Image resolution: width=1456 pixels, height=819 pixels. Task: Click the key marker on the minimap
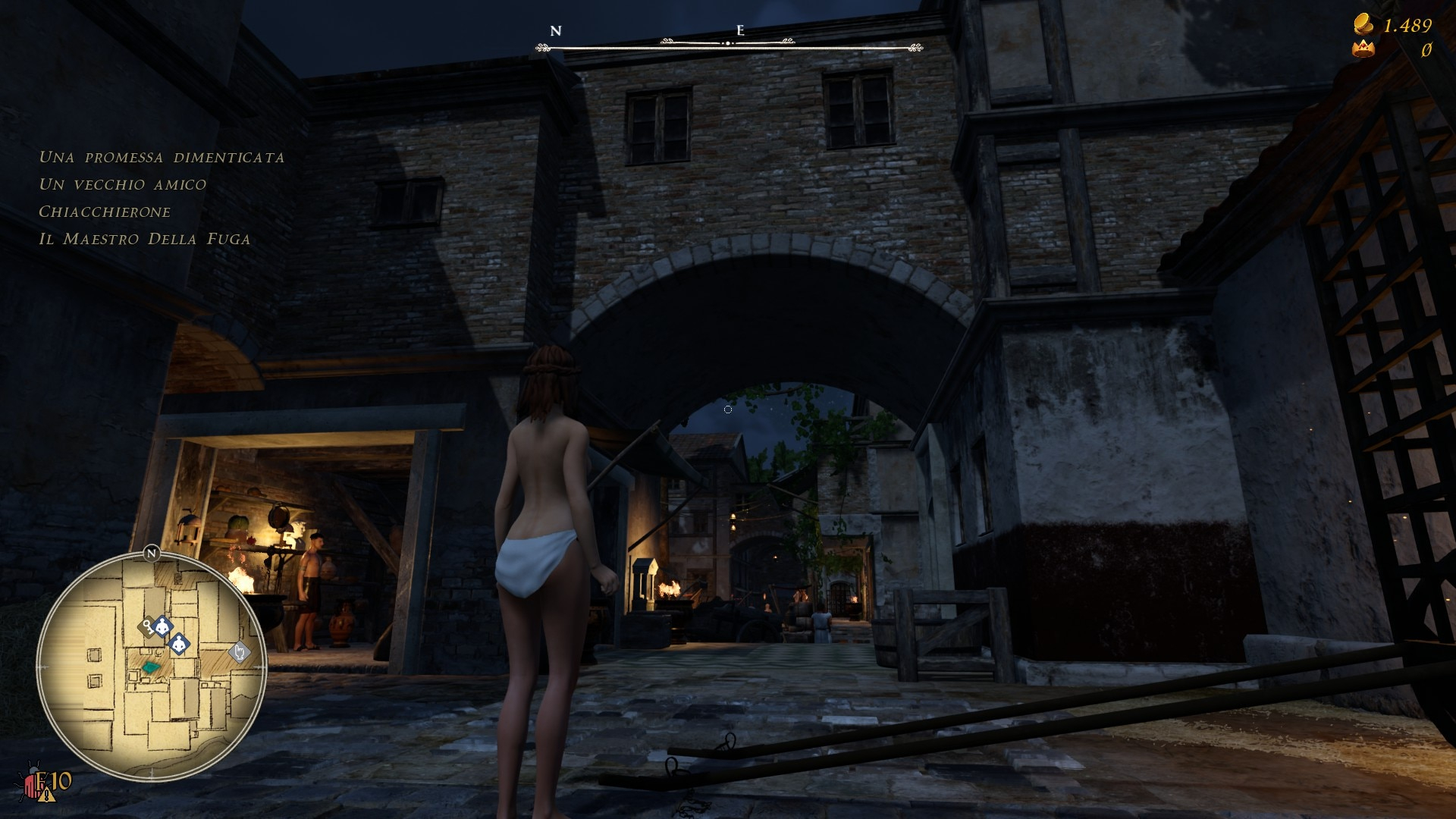click(146, 626)
